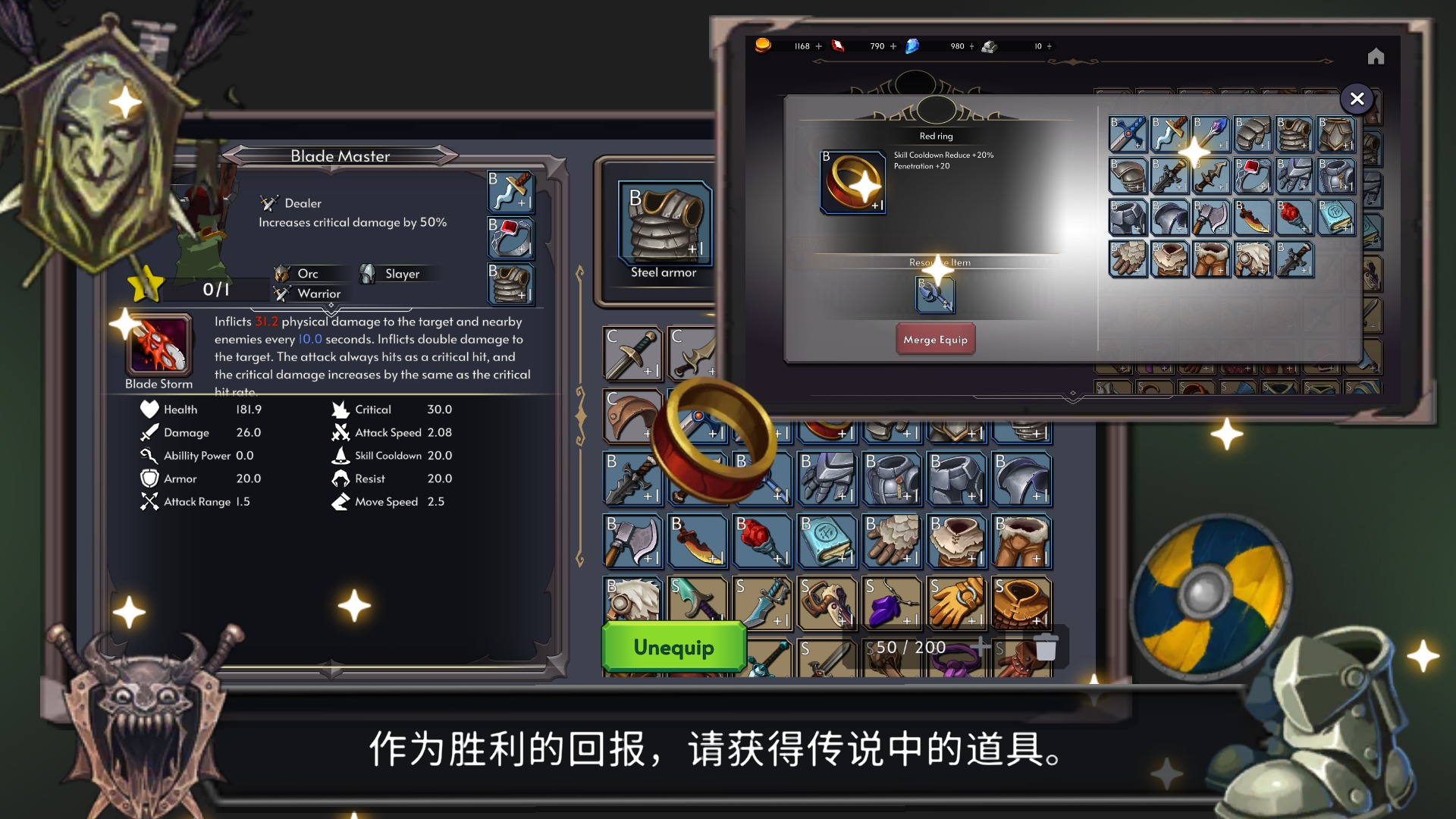Select the Home icon on the merge screen
Image resolution: width=1456 pixels, height=819 pixels.
(x=1376, y=55)
